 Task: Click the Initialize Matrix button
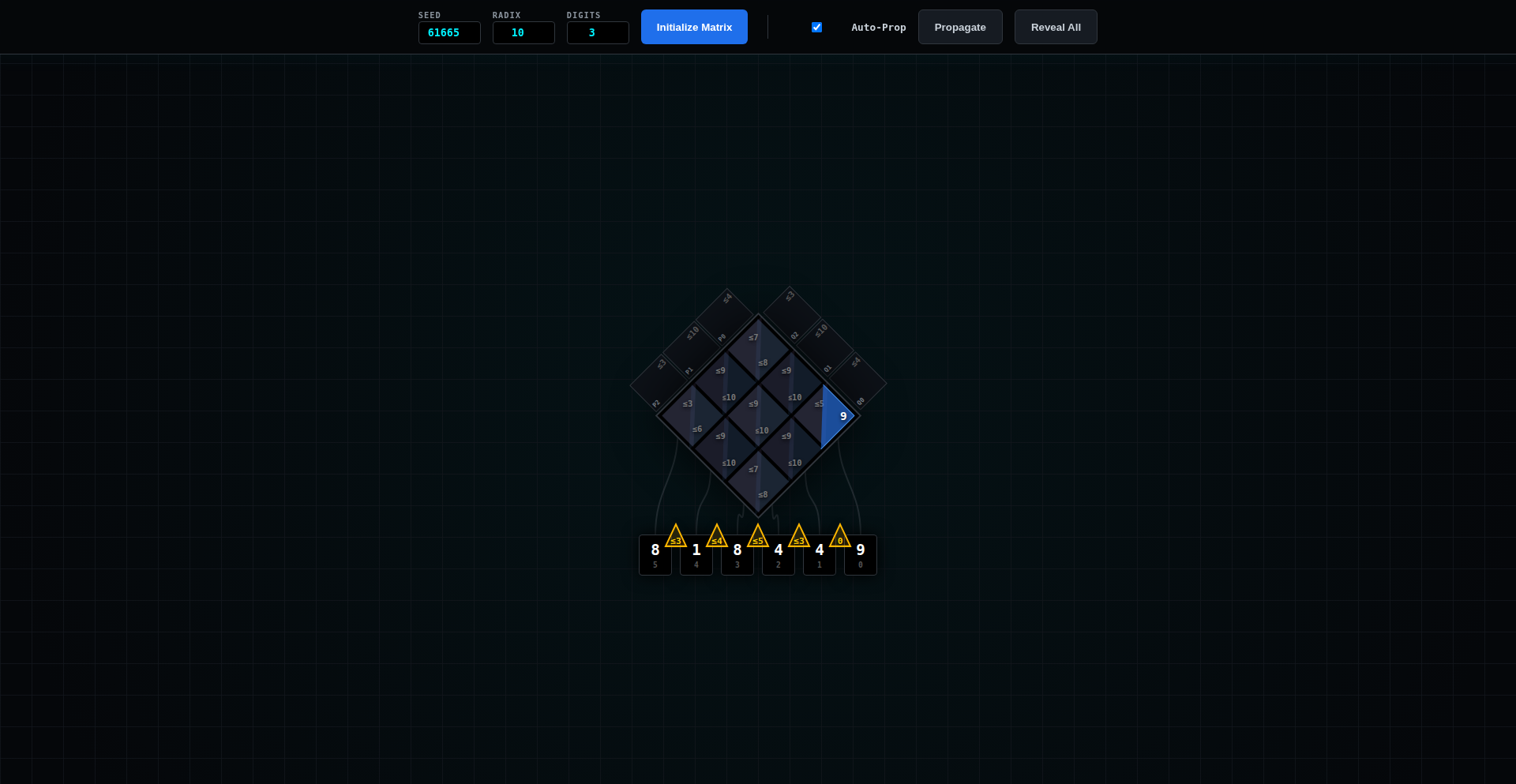point(694,26)
